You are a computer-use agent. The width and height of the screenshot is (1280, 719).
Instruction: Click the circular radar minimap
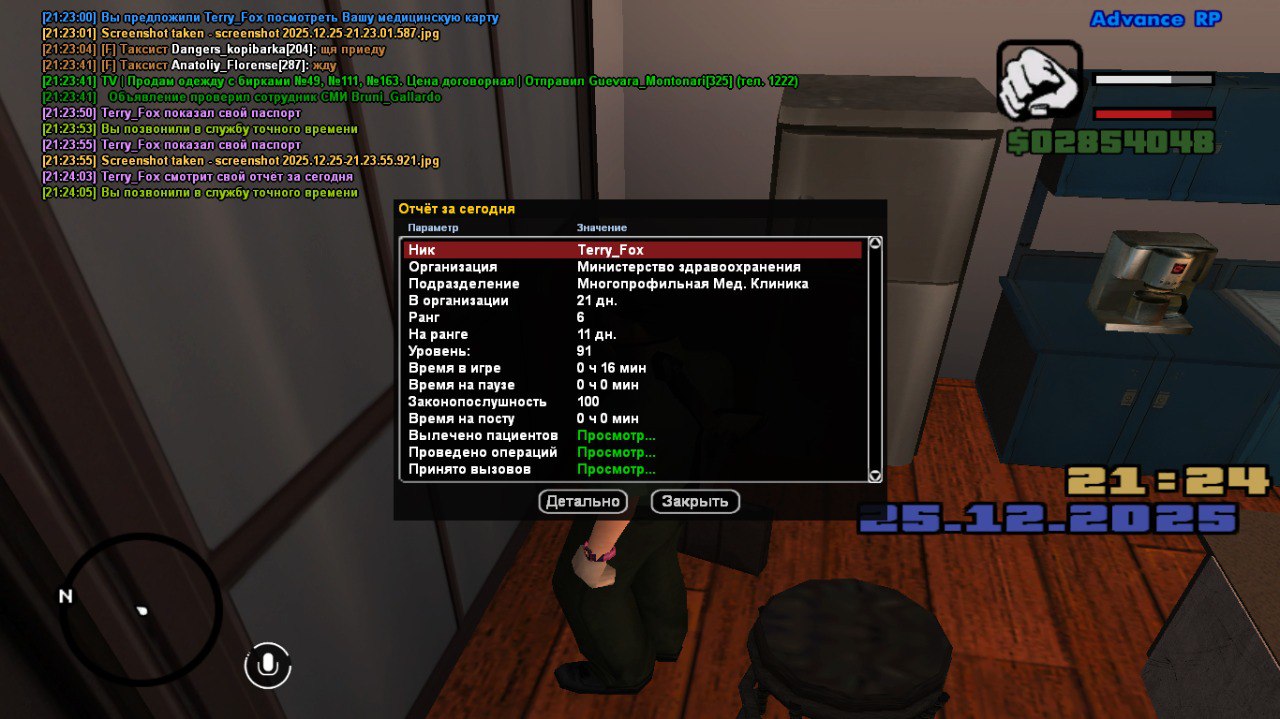click(142, 609)
